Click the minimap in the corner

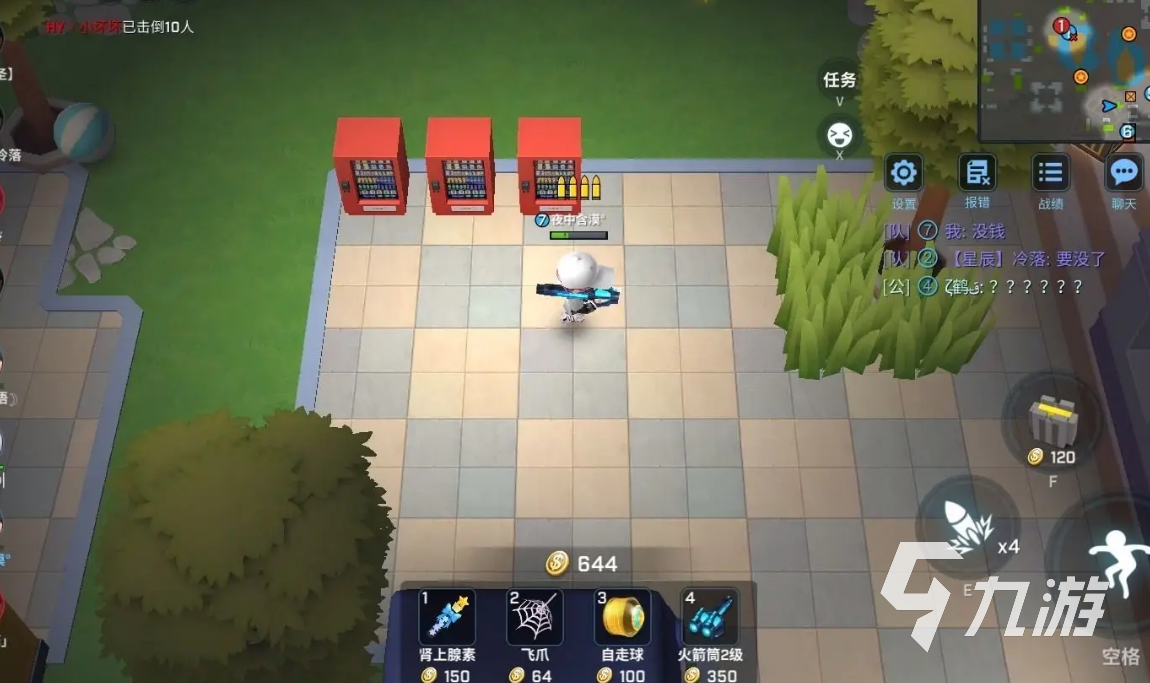pyautogui.click(x=1063, y=68)
